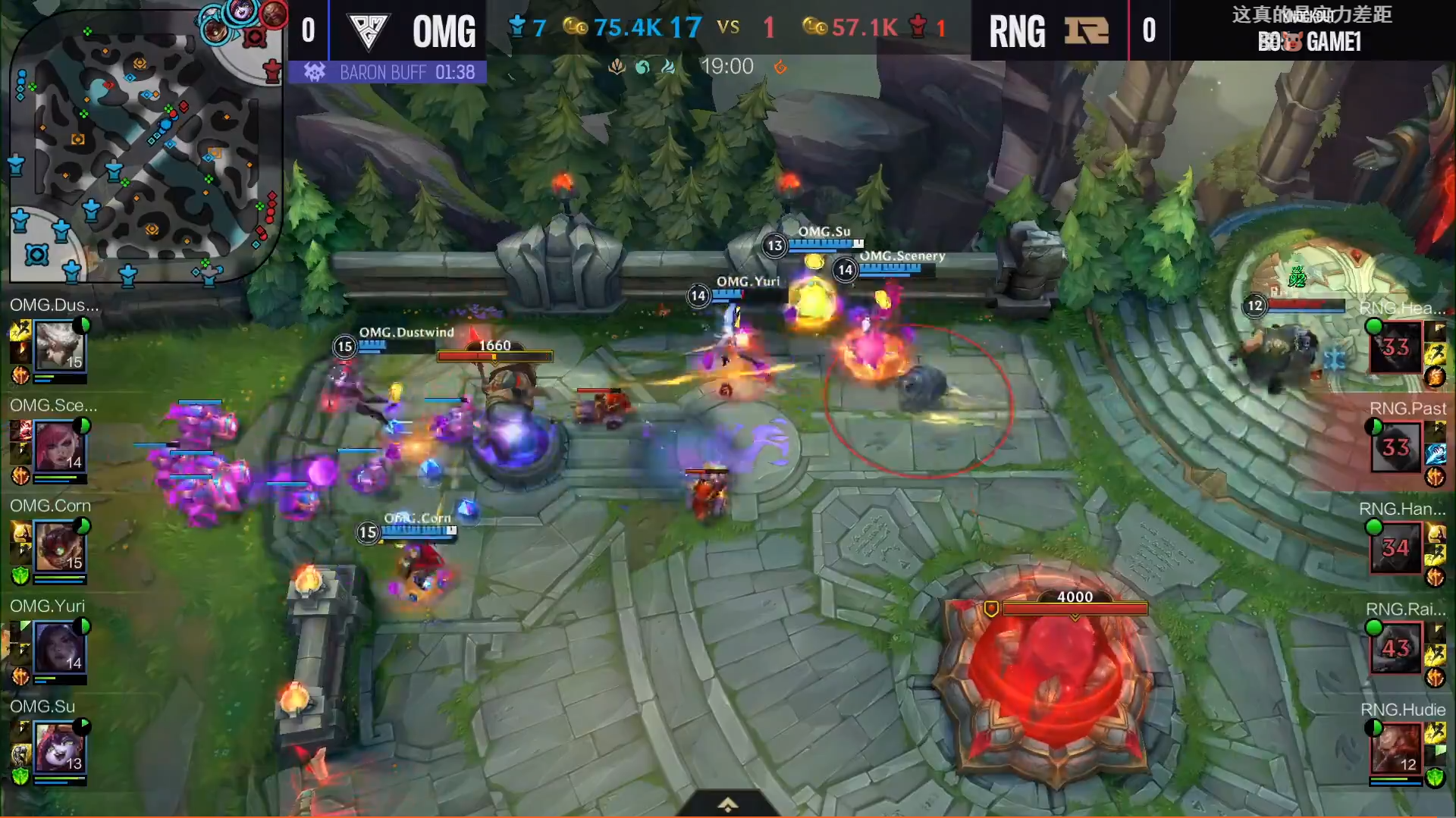Click the RNG team logo
1456x818 pixels.
1086,31
